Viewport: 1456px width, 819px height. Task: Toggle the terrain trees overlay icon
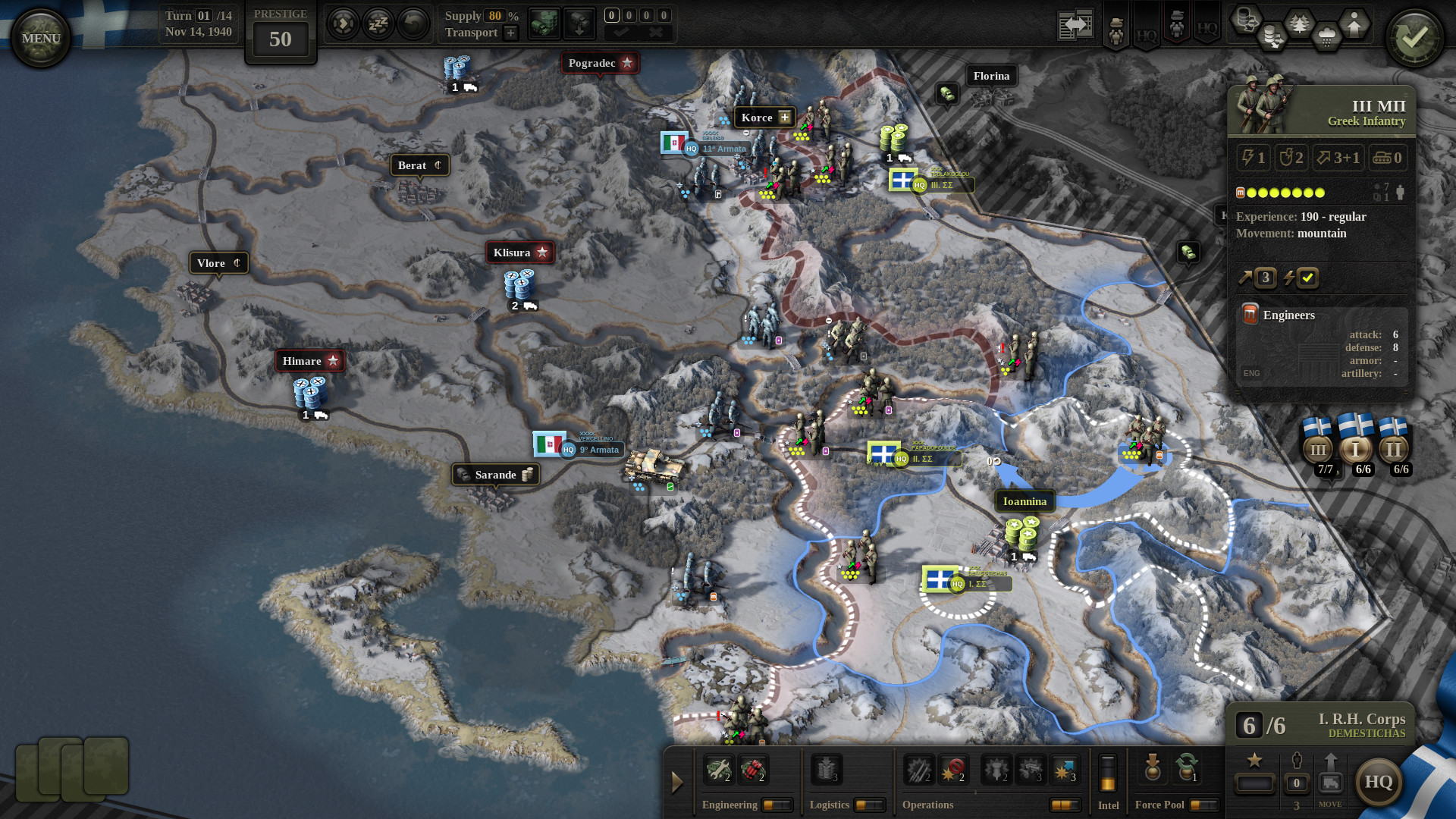tap(1300, 23)
